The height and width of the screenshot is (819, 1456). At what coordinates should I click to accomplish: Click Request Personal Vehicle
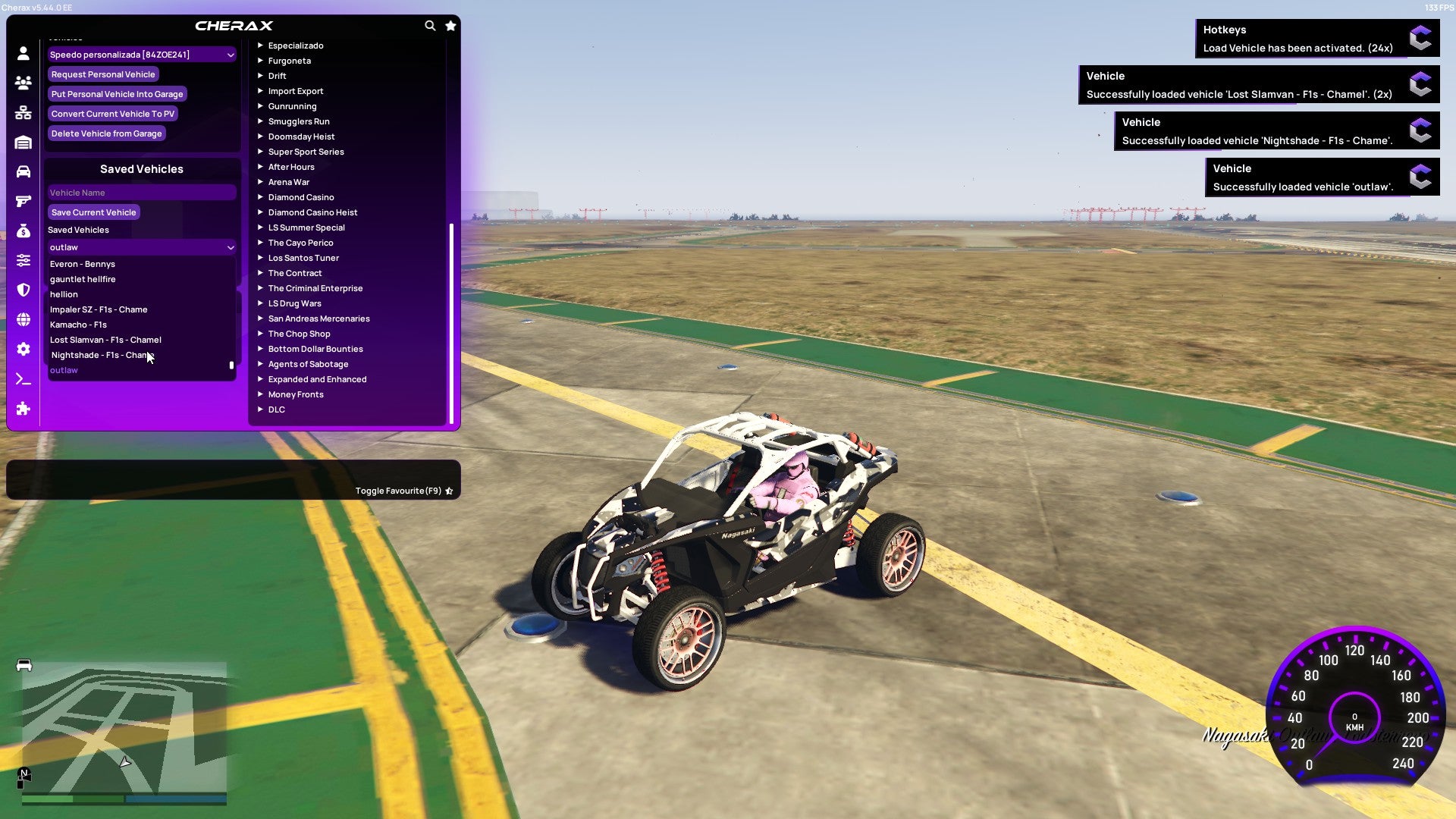pos(103,74)
